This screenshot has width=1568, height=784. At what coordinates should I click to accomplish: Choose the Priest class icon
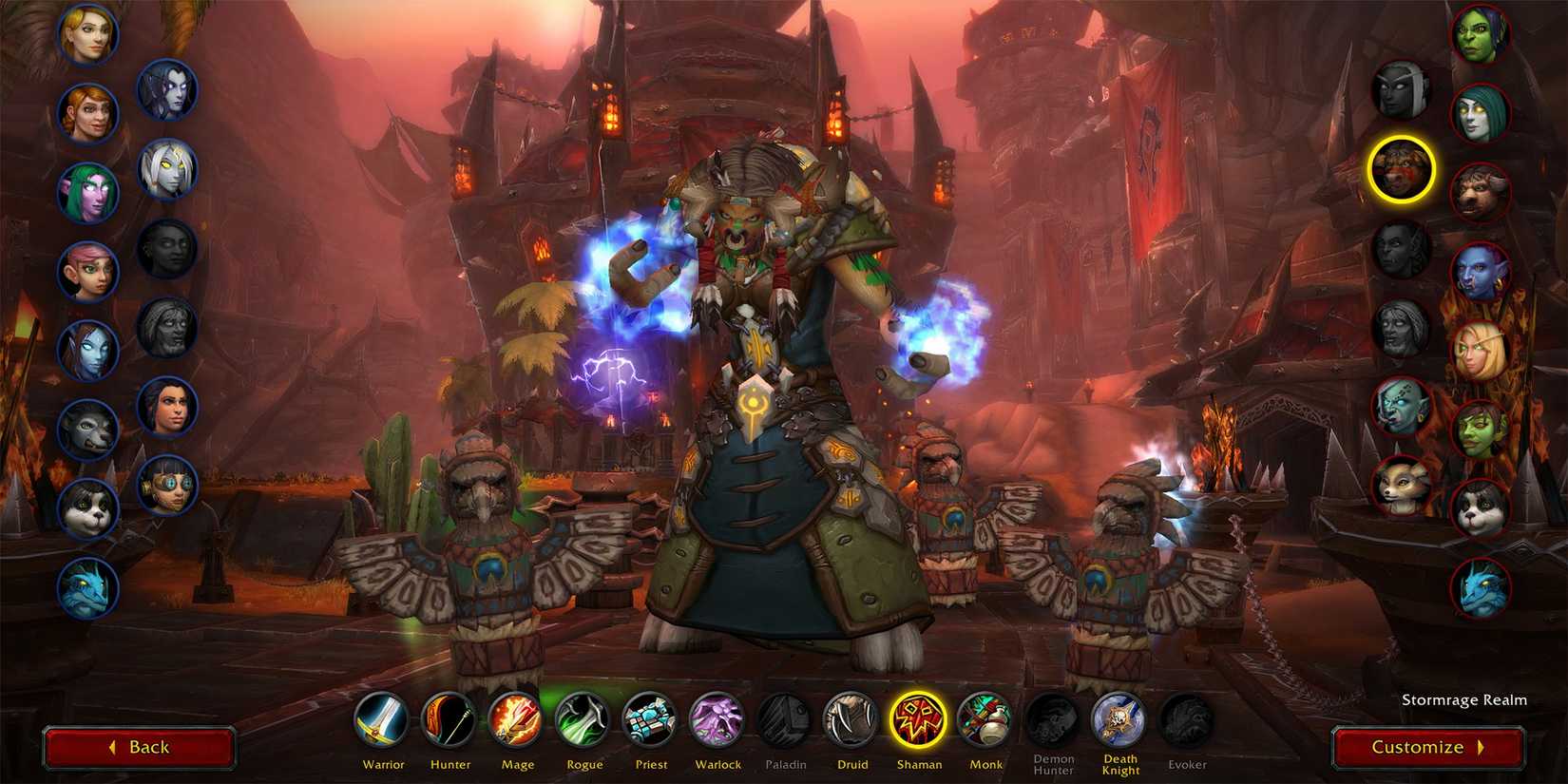[651, 720]
